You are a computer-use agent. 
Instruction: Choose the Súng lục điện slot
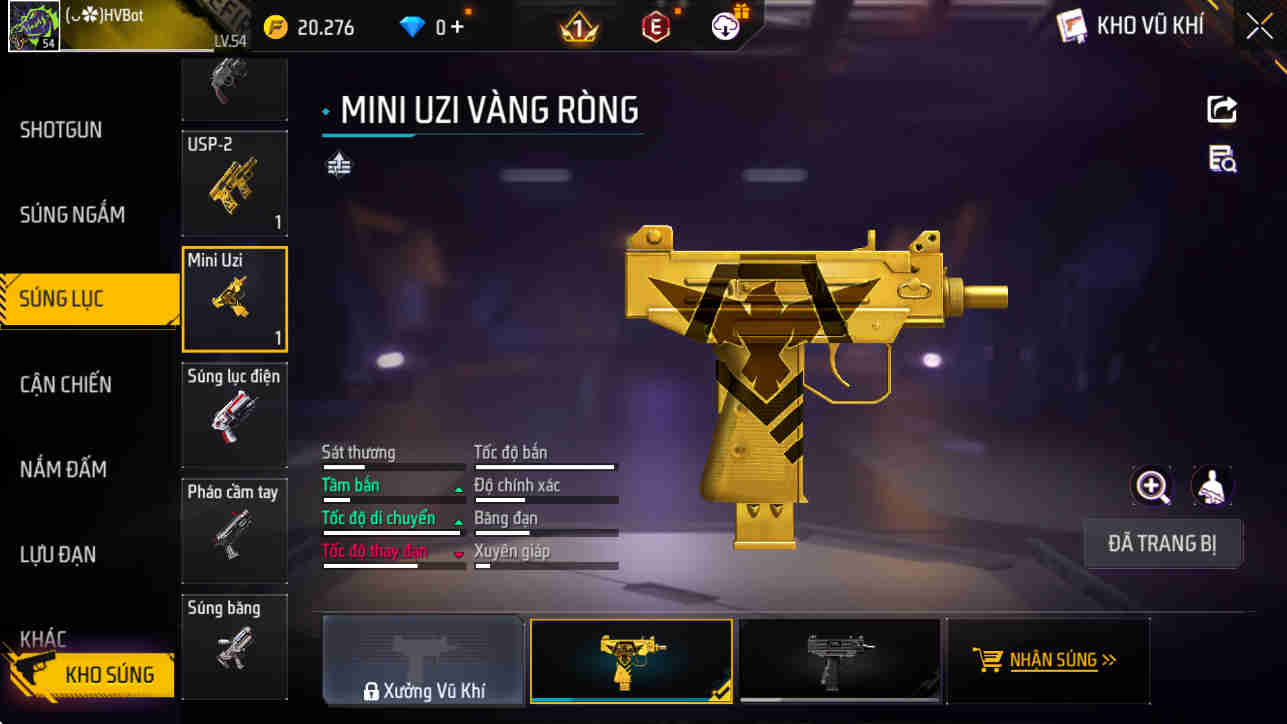click(234, 414)
